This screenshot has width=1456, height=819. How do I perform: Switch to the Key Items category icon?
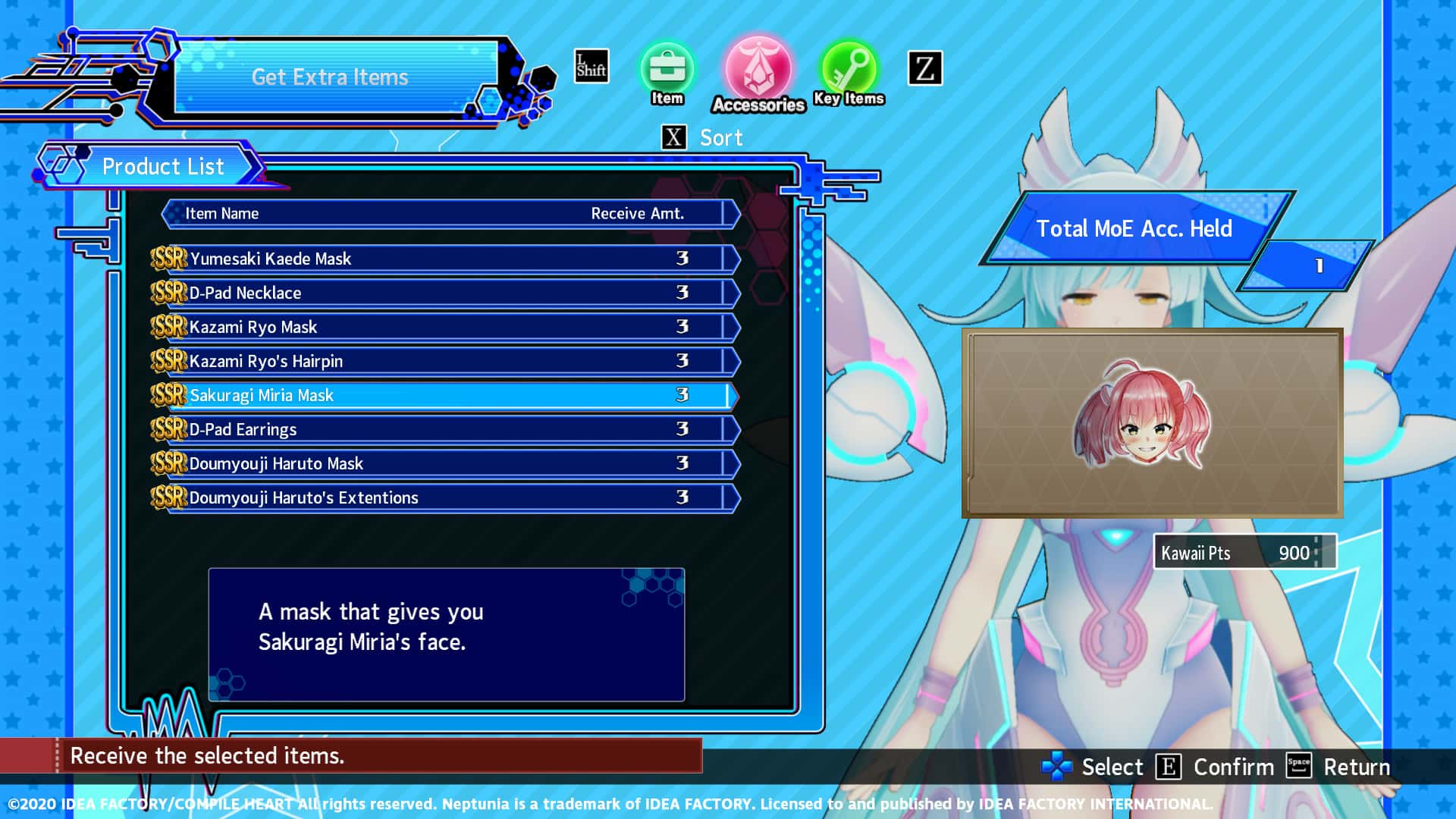(849, 70)
